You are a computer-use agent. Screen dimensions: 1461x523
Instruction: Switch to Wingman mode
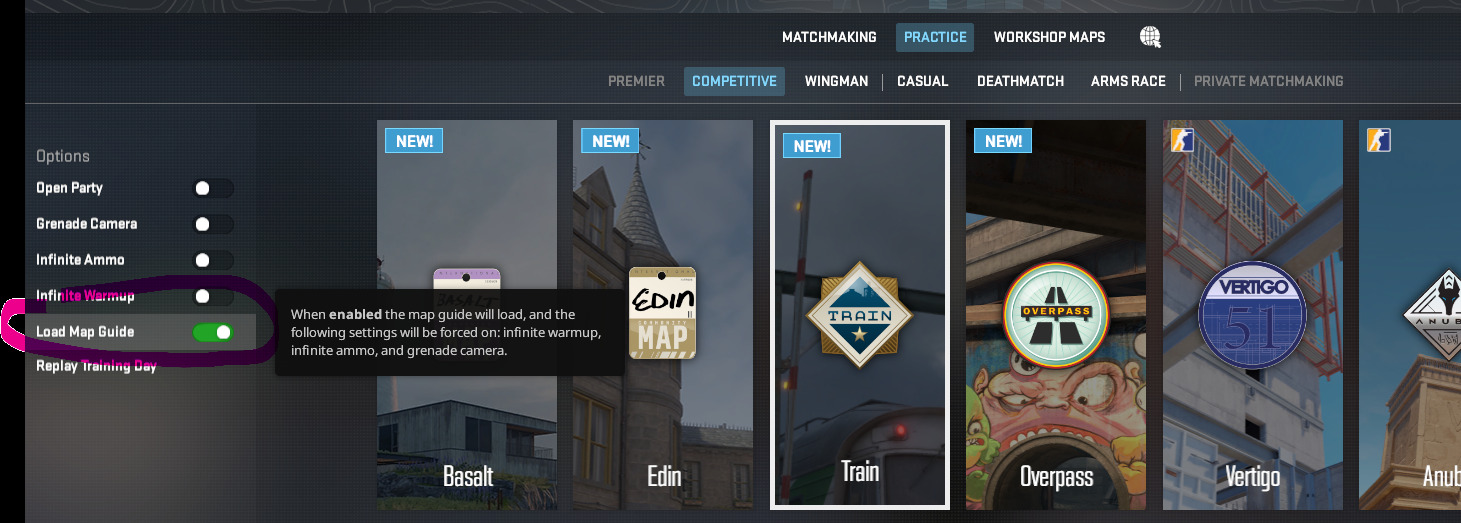(x=836, y=81)
